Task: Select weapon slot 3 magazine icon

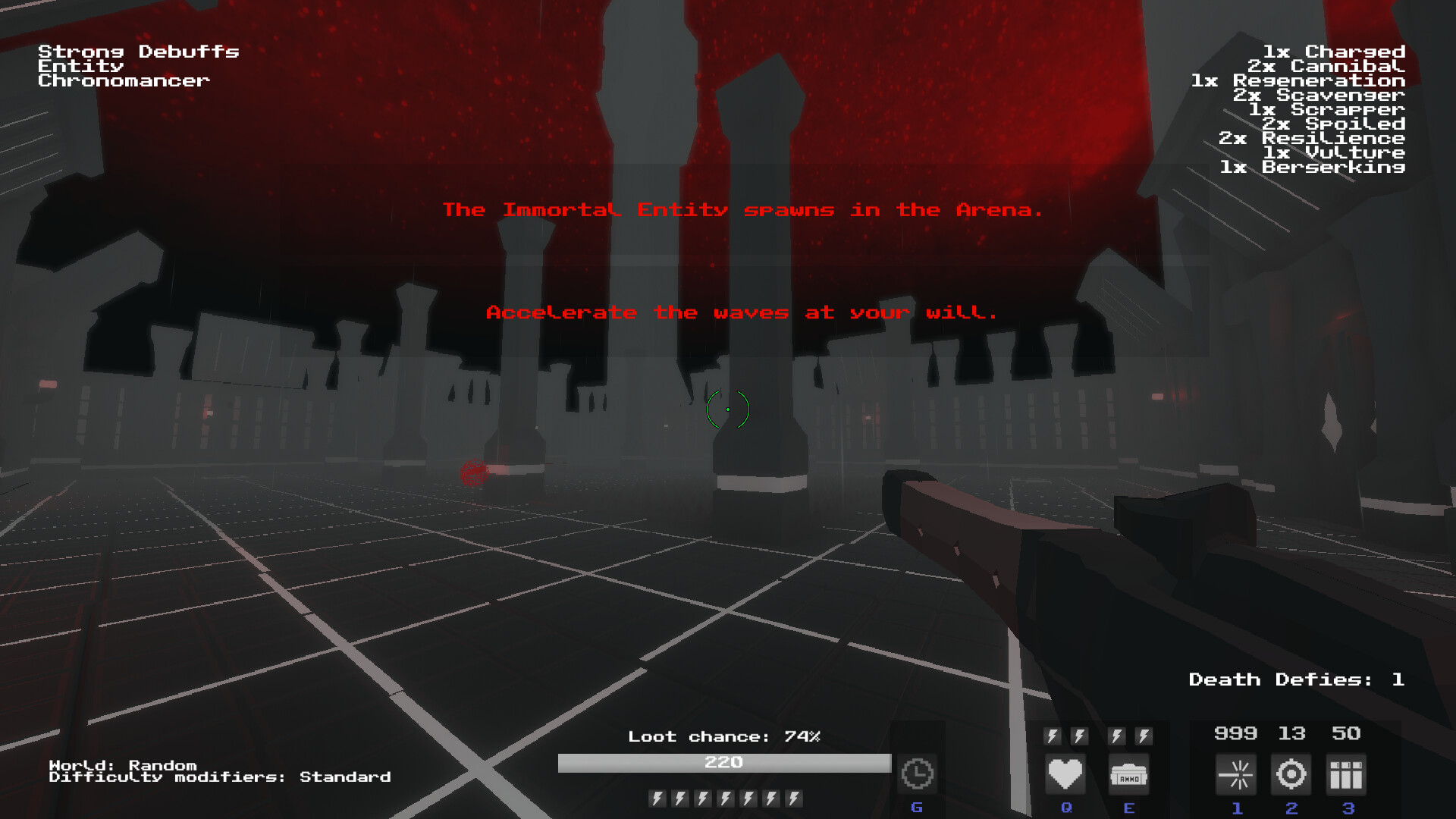Action: [1346, 773]
